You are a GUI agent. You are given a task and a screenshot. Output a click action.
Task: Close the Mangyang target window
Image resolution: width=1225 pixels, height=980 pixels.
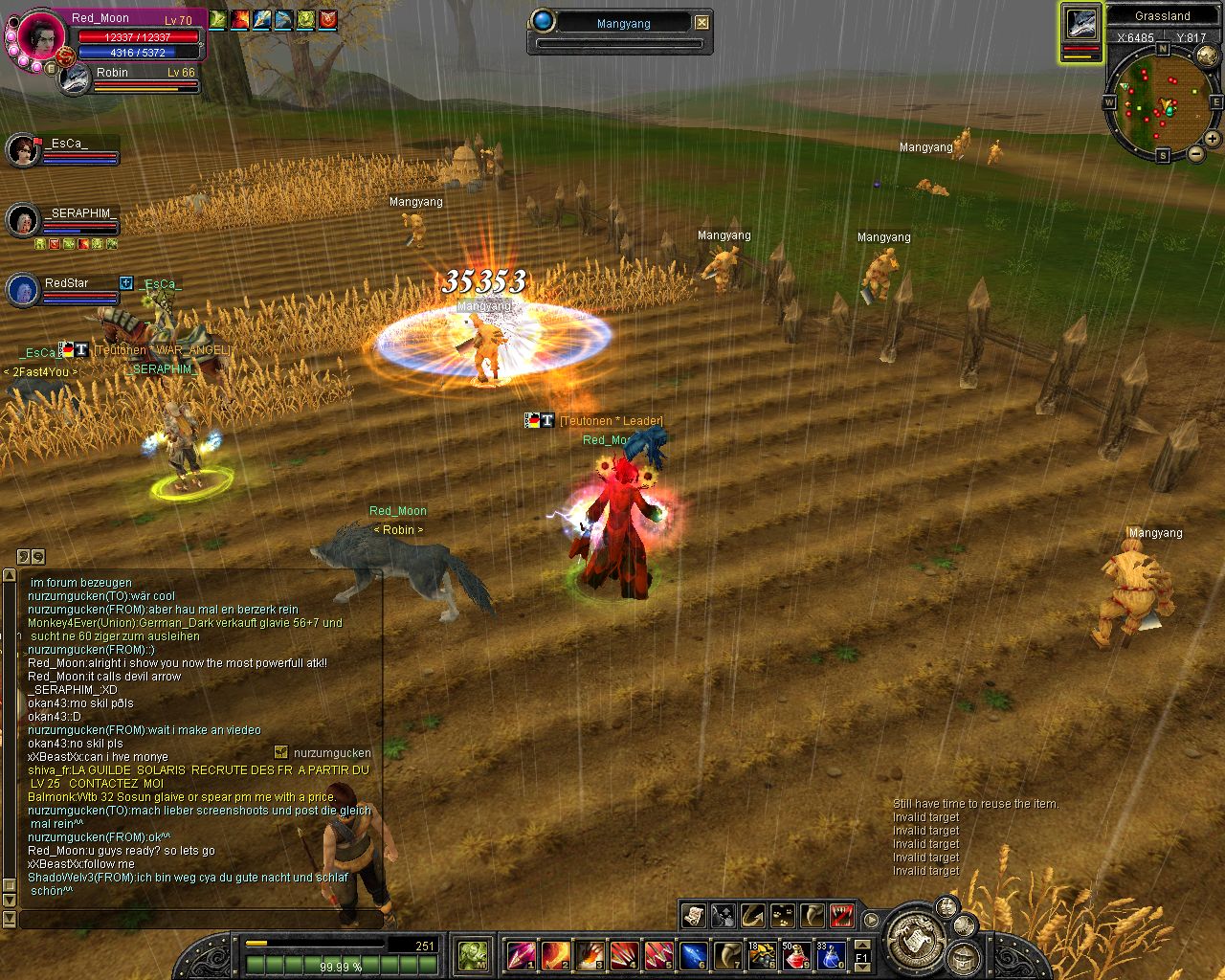(702, 22)
